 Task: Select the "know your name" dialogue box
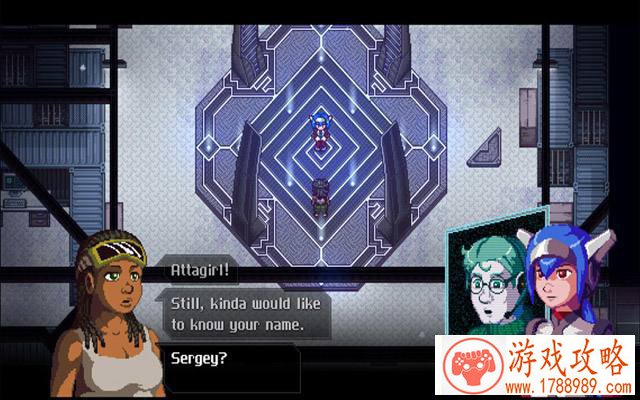(238, 312)
